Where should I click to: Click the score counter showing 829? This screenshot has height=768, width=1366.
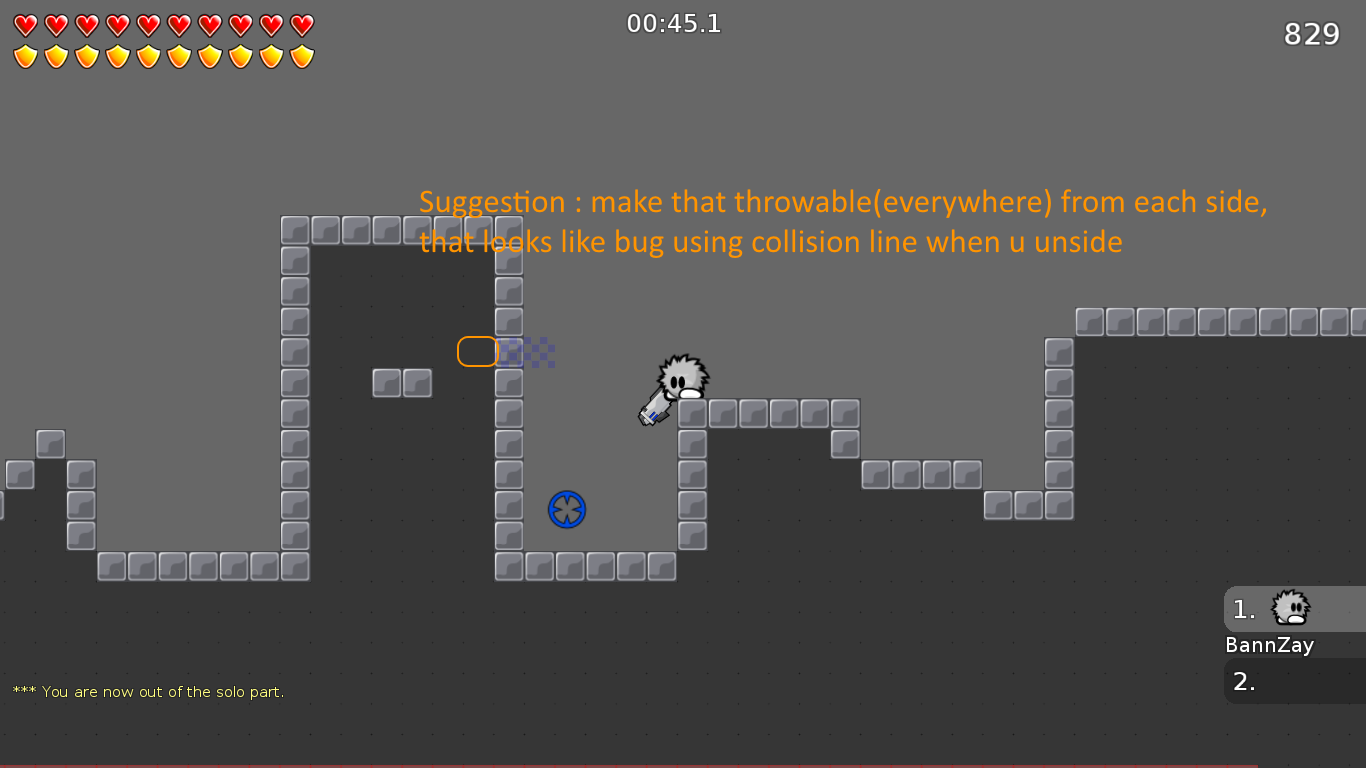click(1311, 33)
